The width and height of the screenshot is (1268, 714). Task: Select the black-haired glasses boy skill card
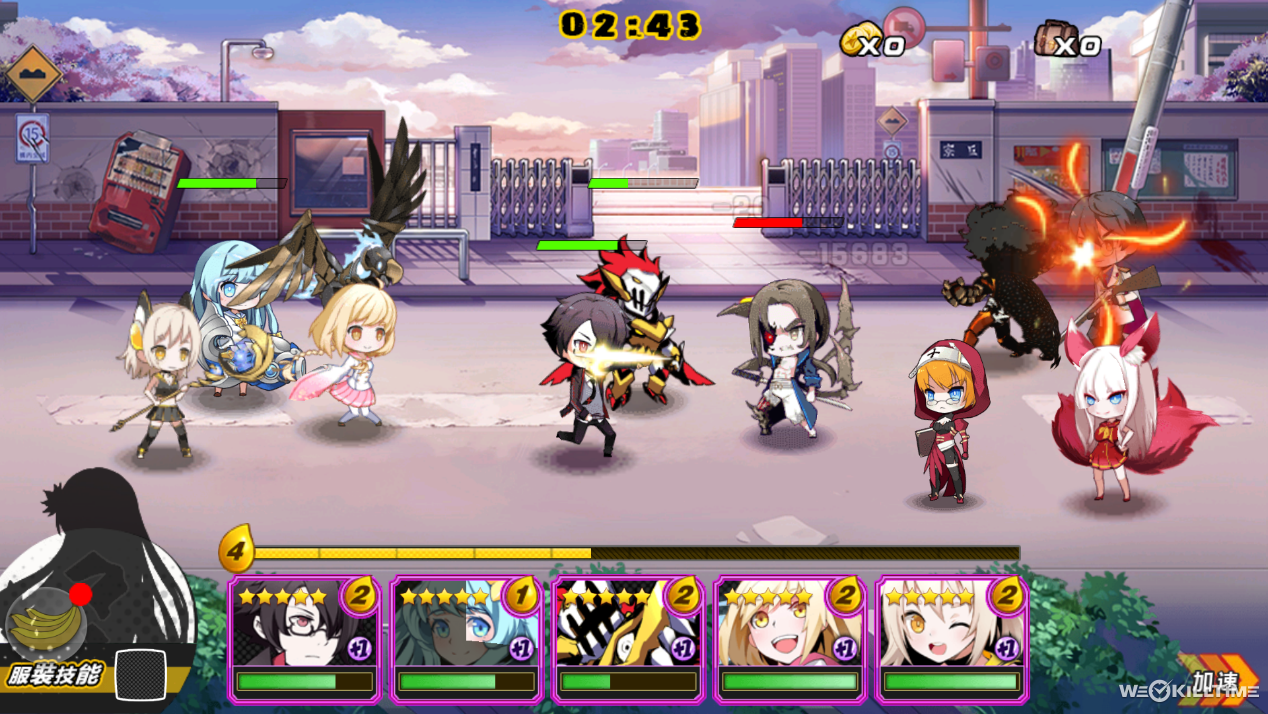coord(305,638)
